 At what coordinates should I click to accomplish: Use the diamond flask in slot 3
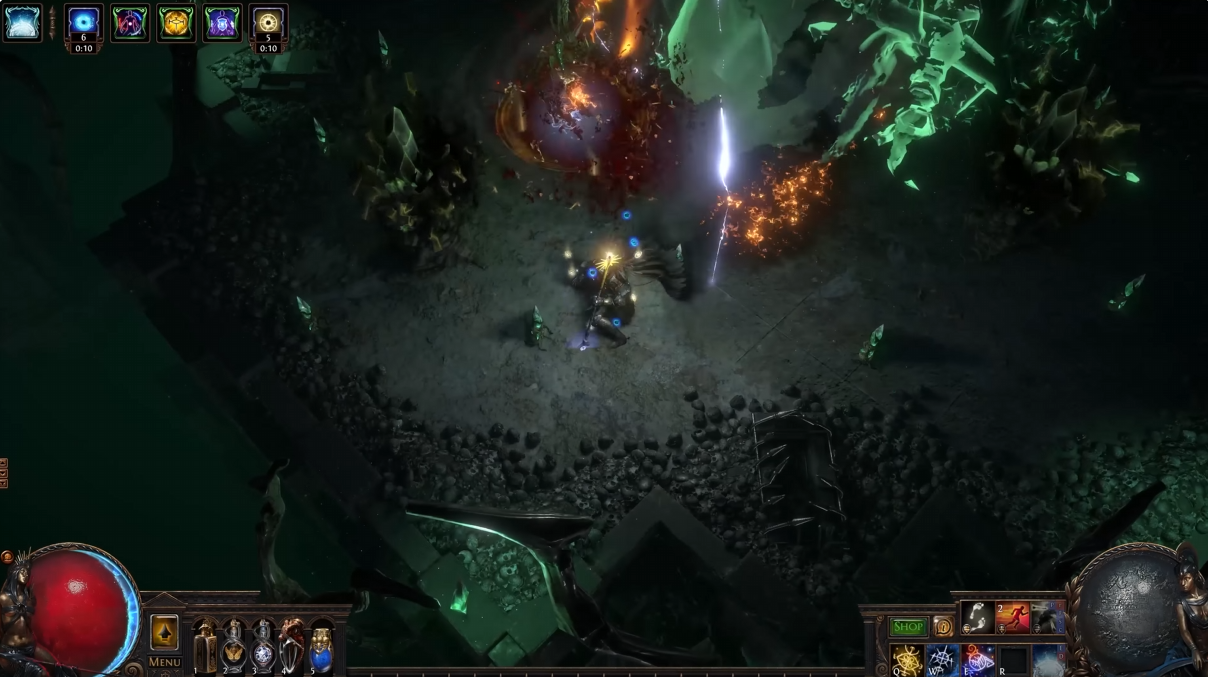[263, 647]
